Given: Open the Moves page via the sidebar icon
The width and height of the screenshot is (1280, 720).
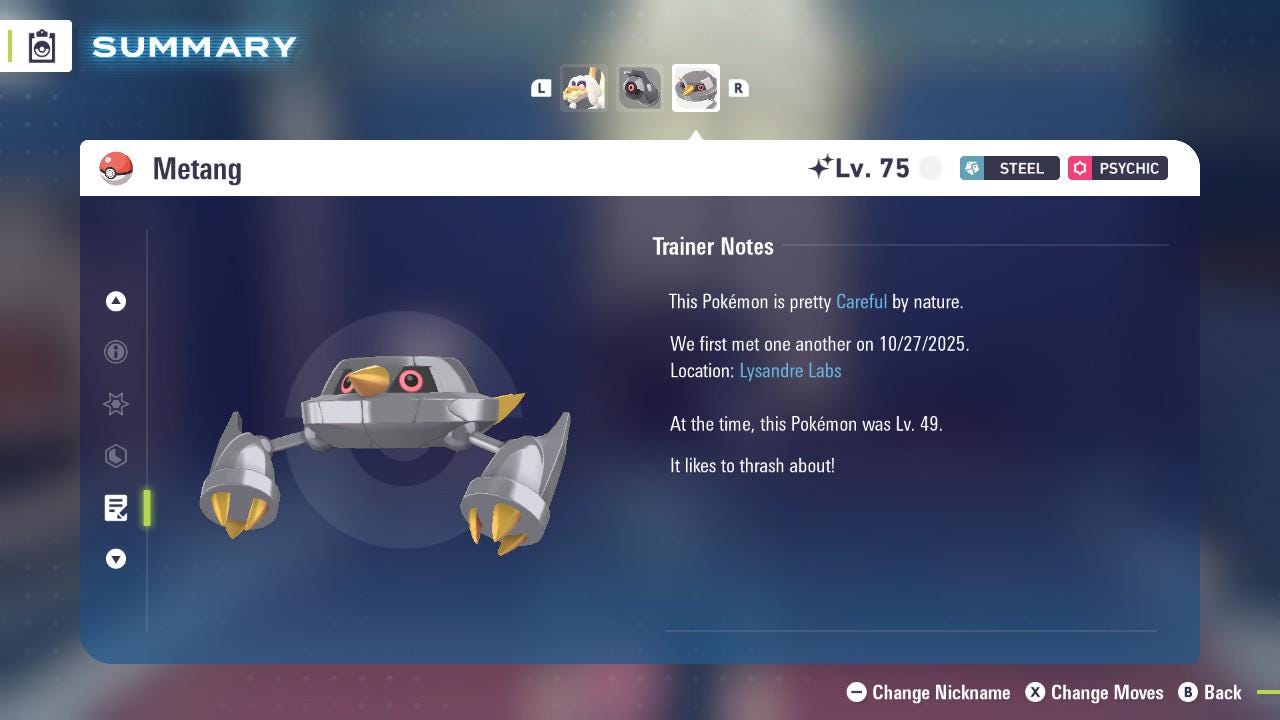Looking at the screenshot, I should pos(116,456).
